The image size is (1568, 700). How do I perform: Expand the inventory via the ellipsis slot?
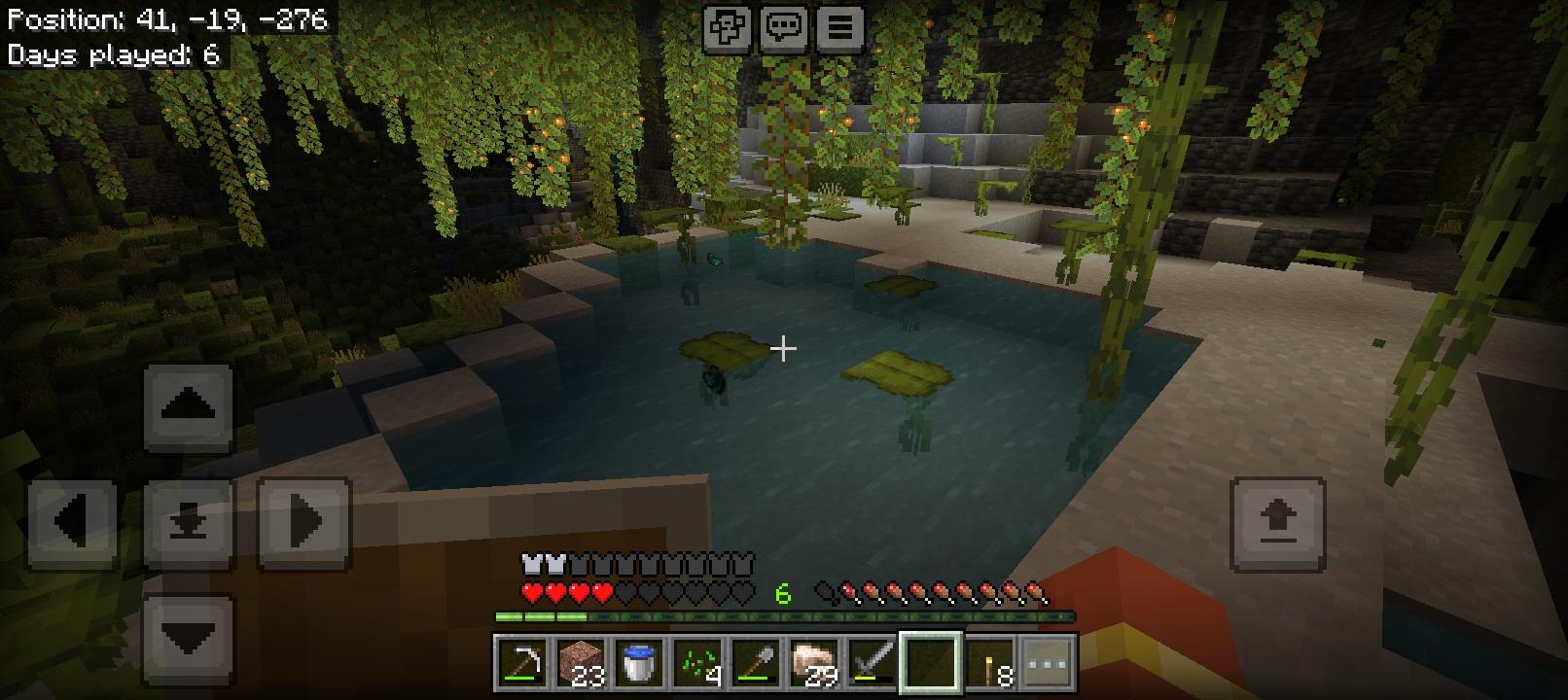click(x=1045, y=663)
